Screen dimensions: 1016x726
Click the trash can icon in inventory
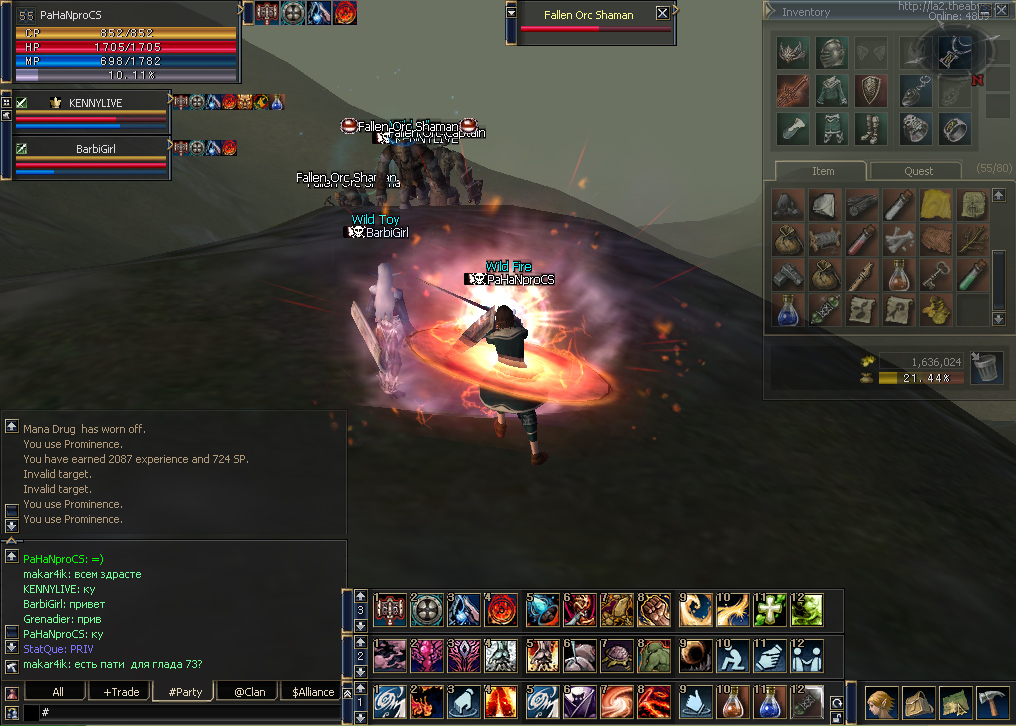pyautogui.click(x=986, y=367)
